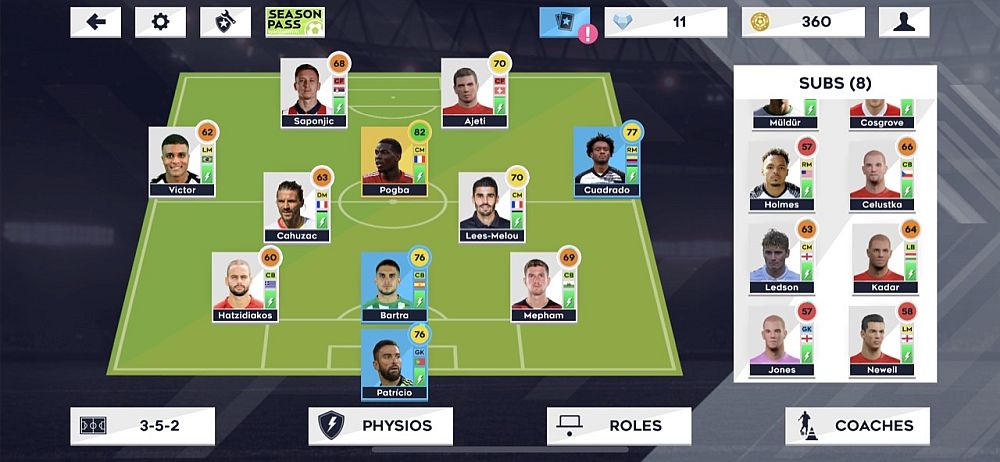The image size is (1000, 462).
Task: Open the Roles menu
Action: coord(618,425)
